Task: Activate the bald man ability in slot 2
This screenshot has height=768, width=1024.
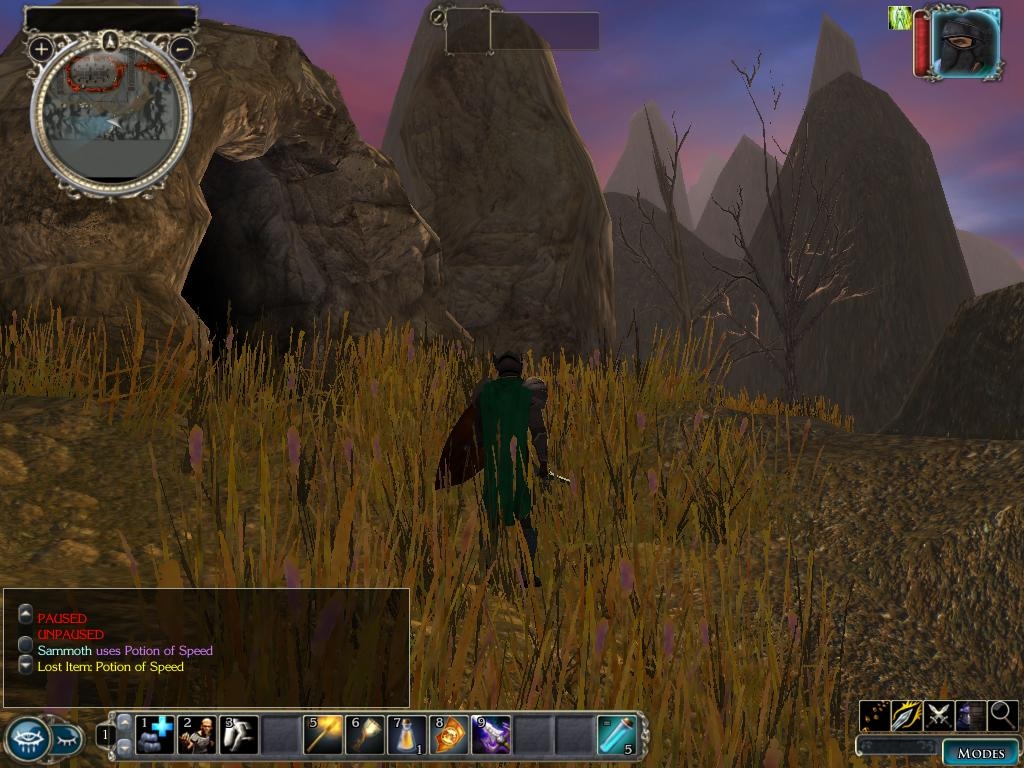Action: [x=197, y=735]
